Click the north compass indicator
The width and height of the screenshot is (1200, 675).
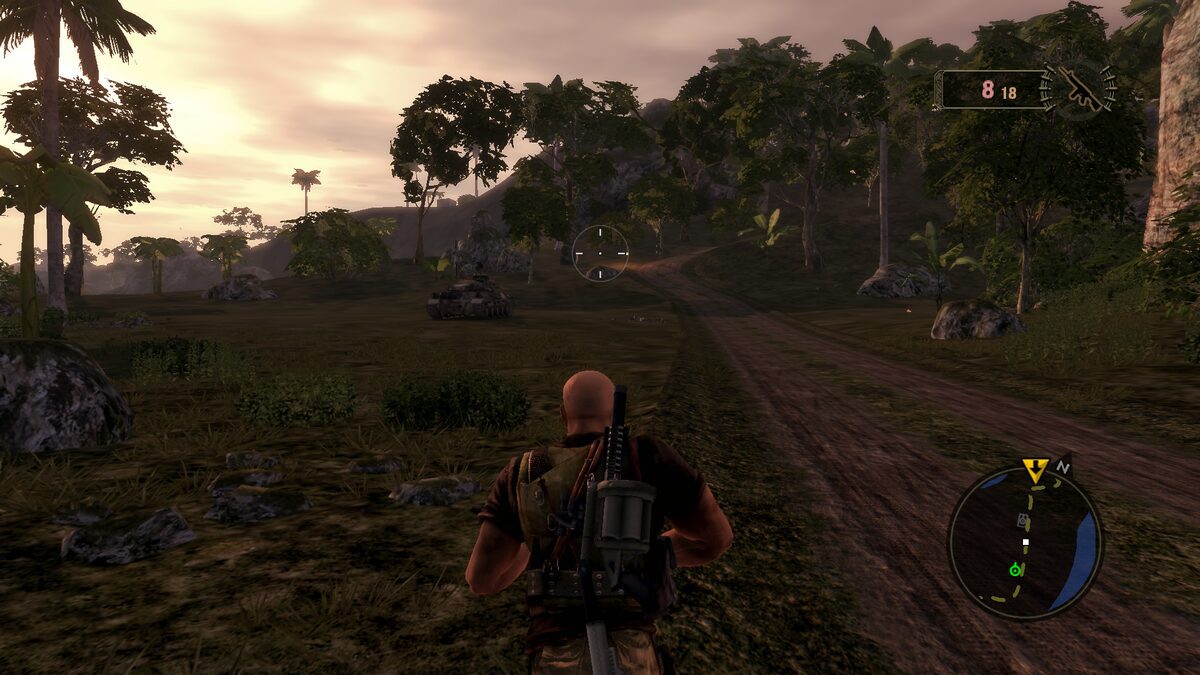coord(1063,466)
